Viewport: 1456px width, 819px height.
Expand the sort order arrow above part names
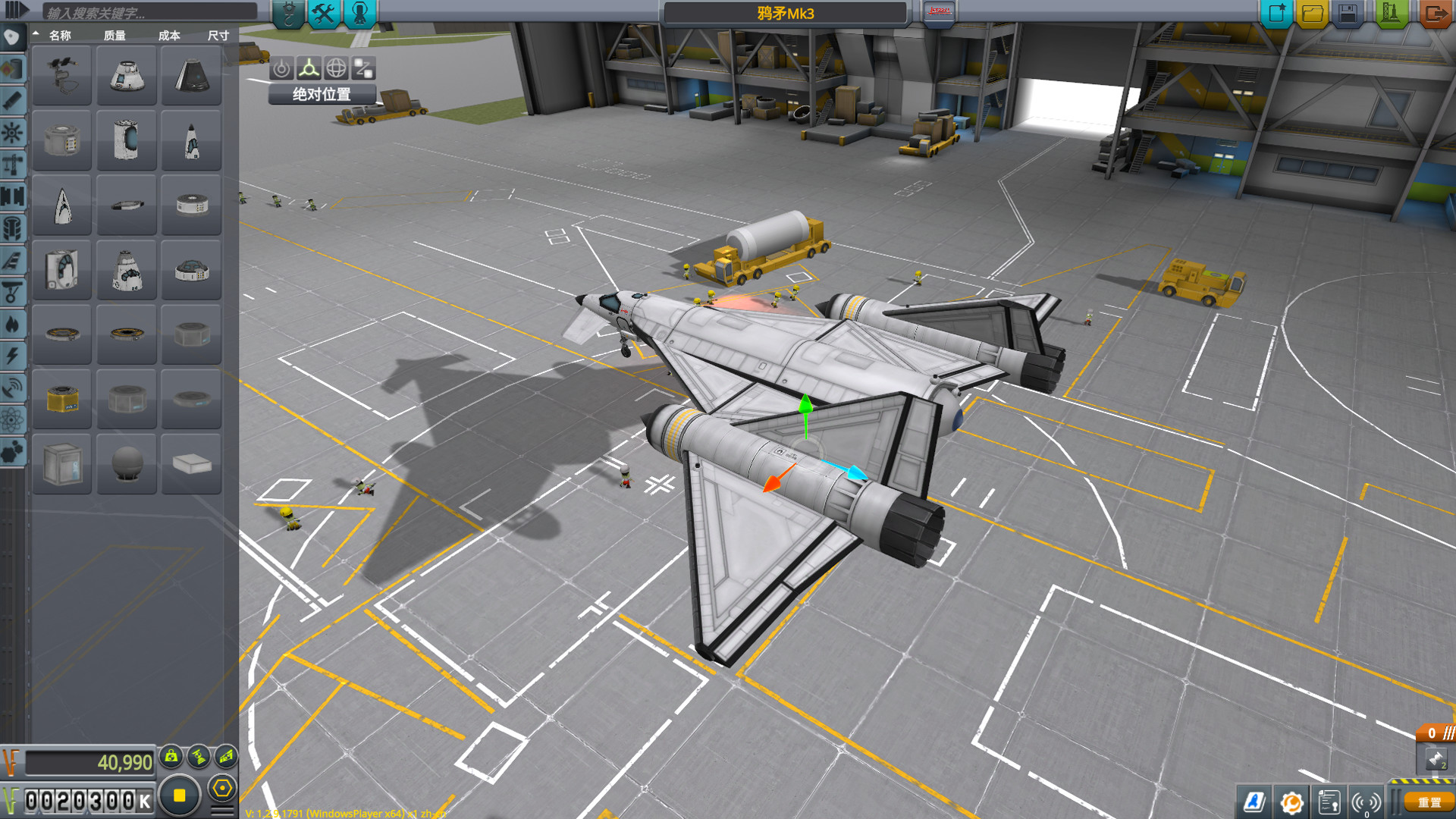tap(36, 34)
